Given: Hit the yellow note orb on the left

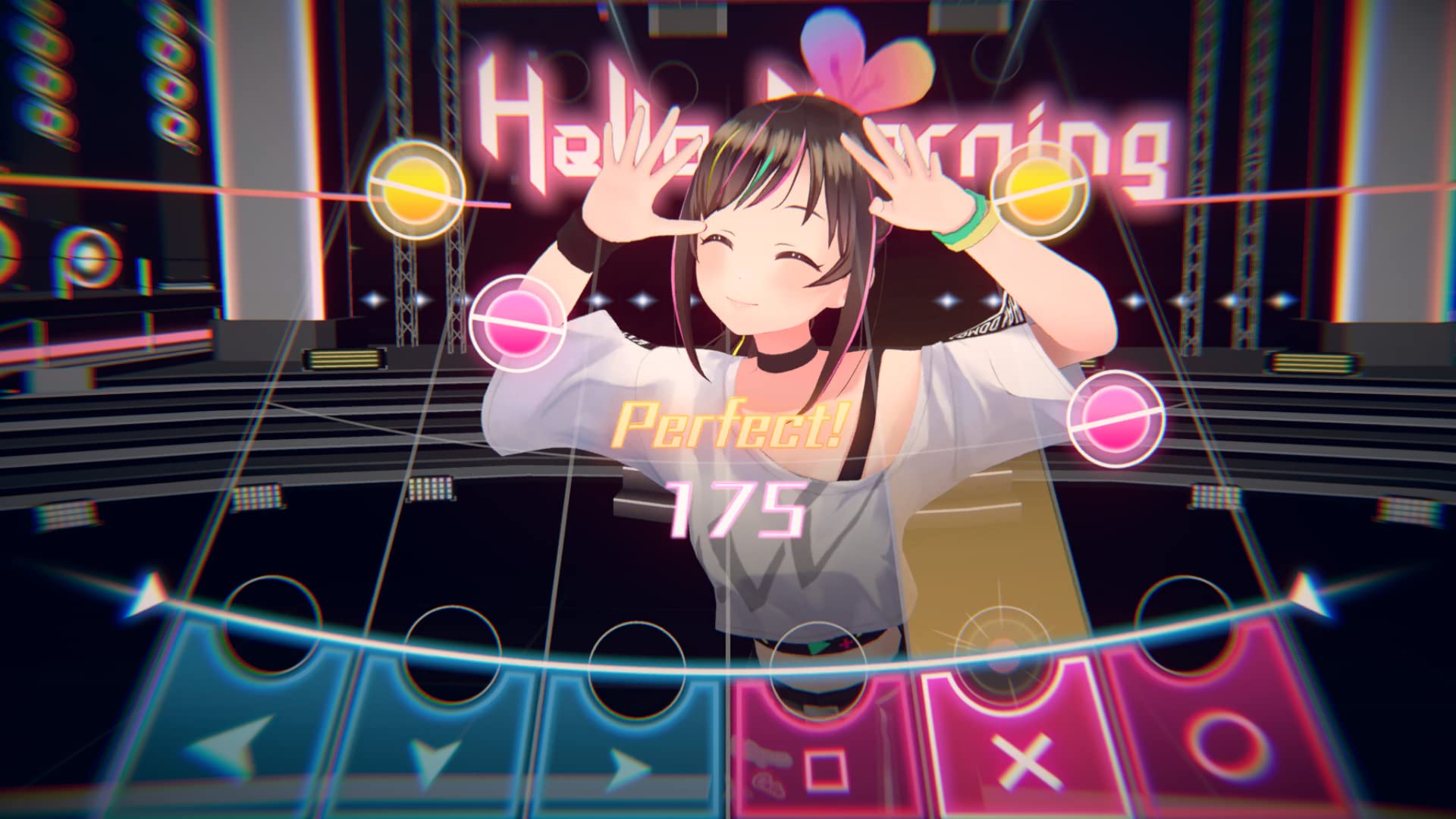Looking at the screenshot, I should click(414, 191).
